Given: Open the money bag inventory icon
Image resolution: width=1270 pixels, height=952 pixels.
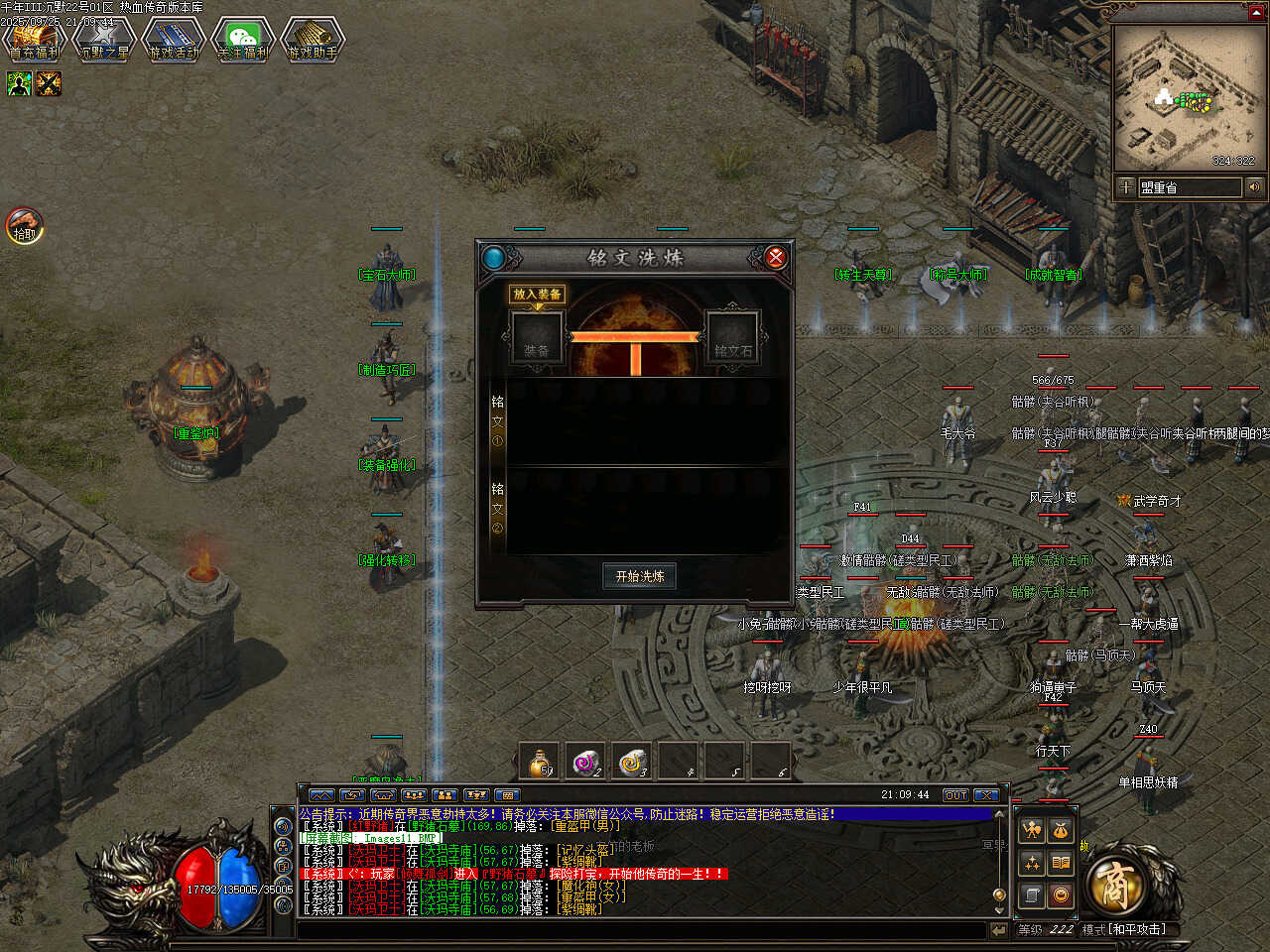Looking at the screenshot, I should pos(1061,831).
